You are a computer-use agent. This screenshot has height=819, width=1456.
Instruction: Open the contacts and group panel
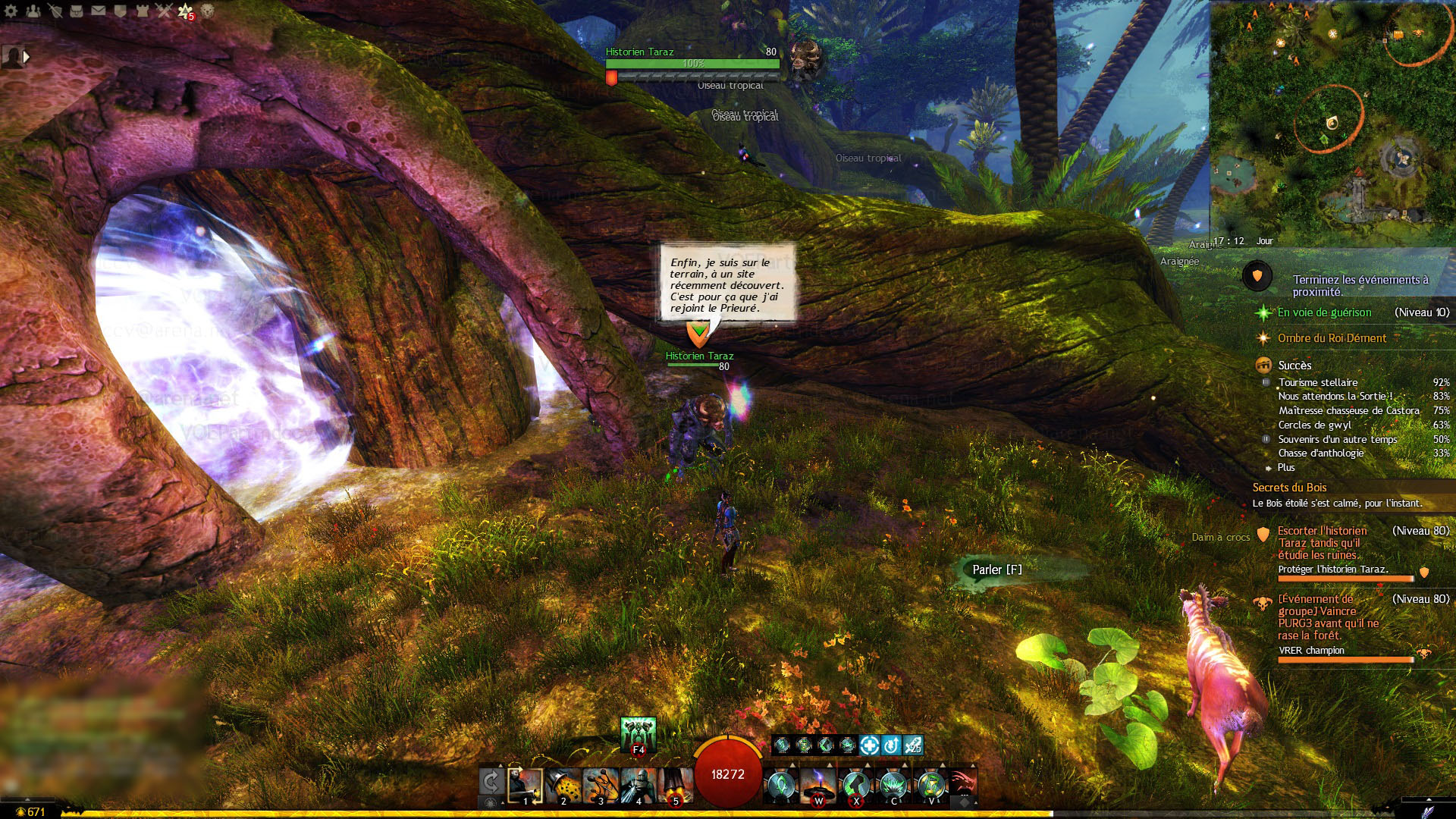click(33, 11)
